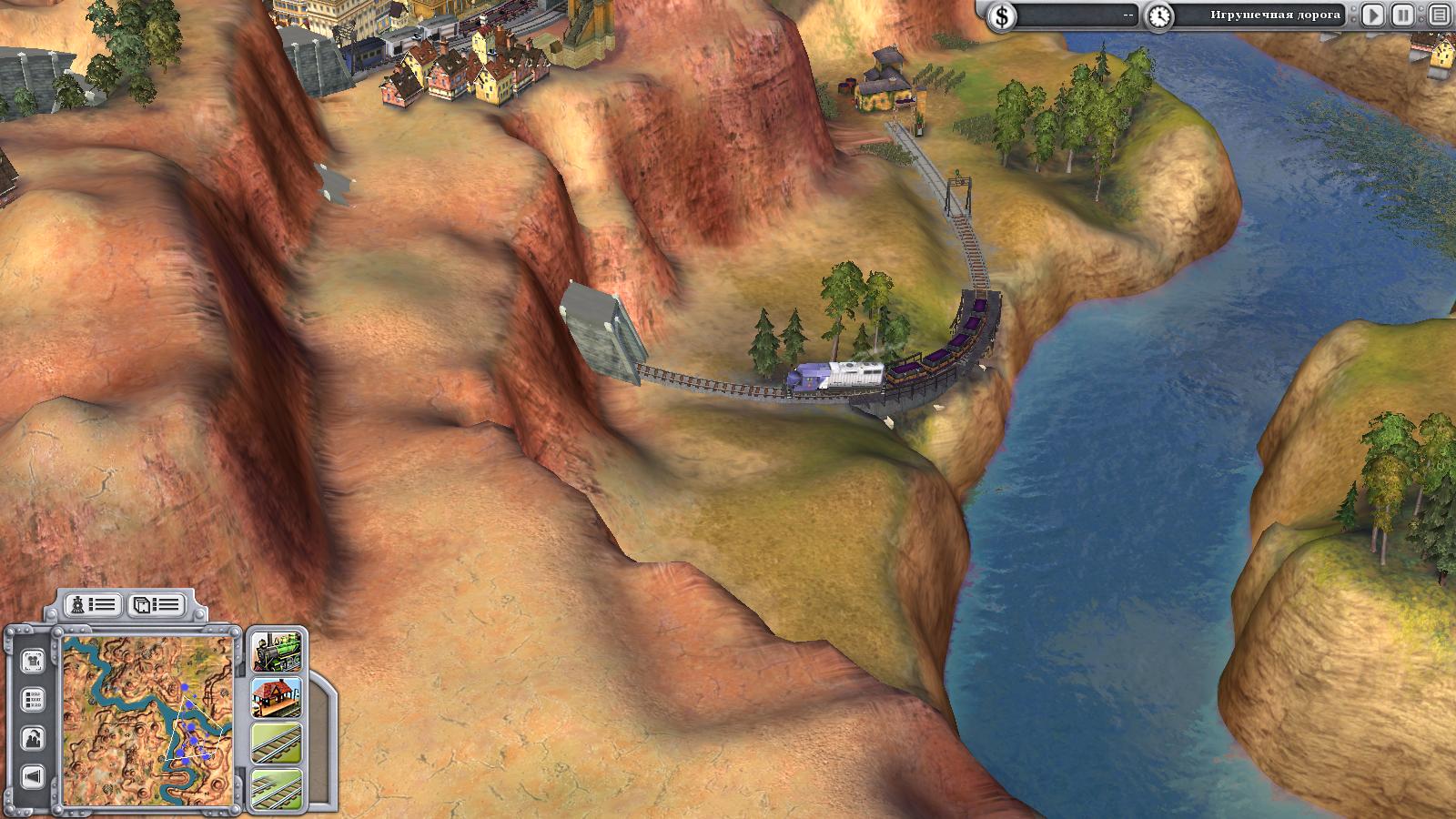This screenshot has height=819, width=1456.
Task: Click the clock icon in top bar
Action: click(1158, 15)
